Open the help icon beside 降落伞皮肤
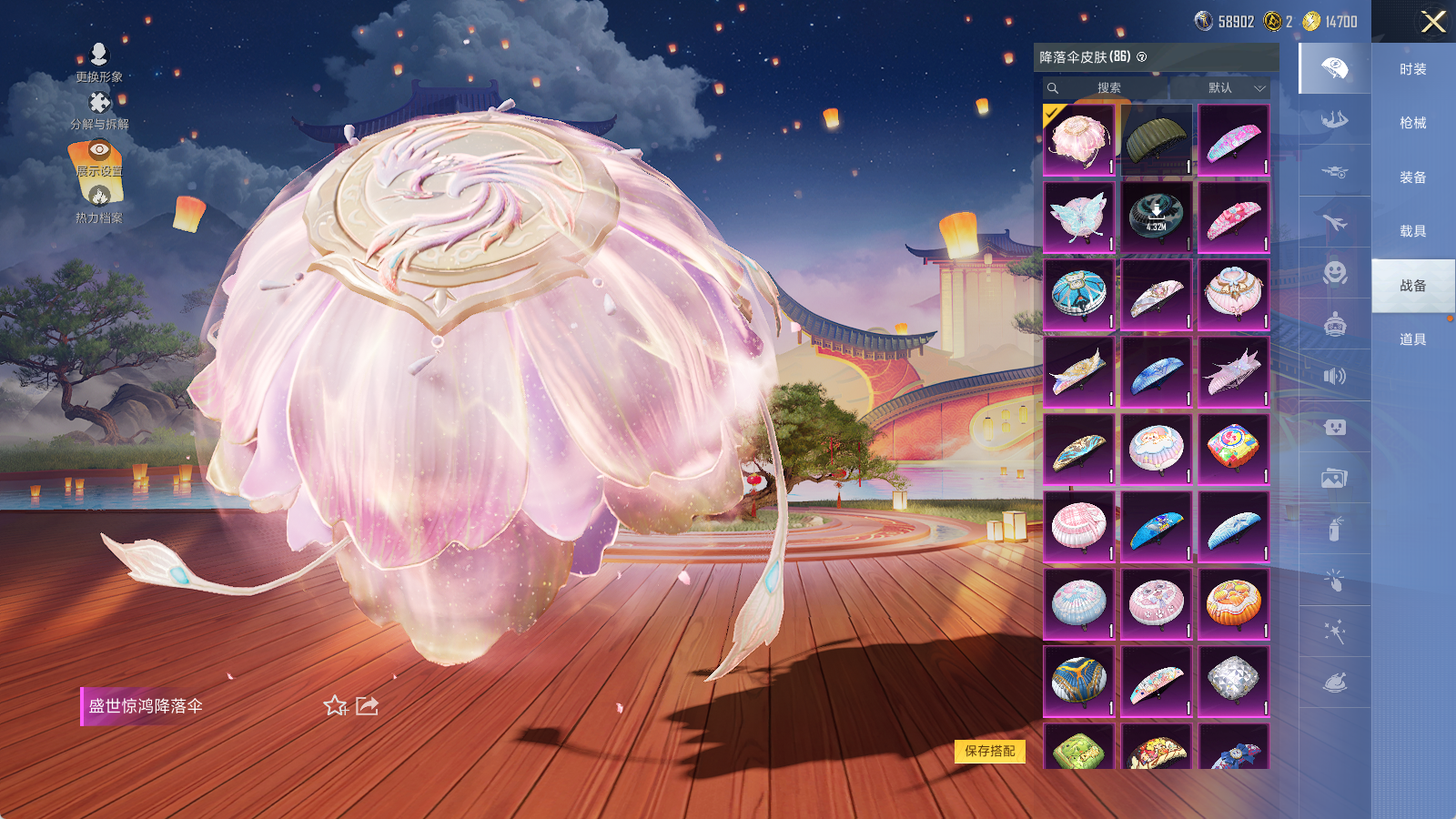Image resolution: width=1456 pixels, height=819 pixels. pos(1142,57)
